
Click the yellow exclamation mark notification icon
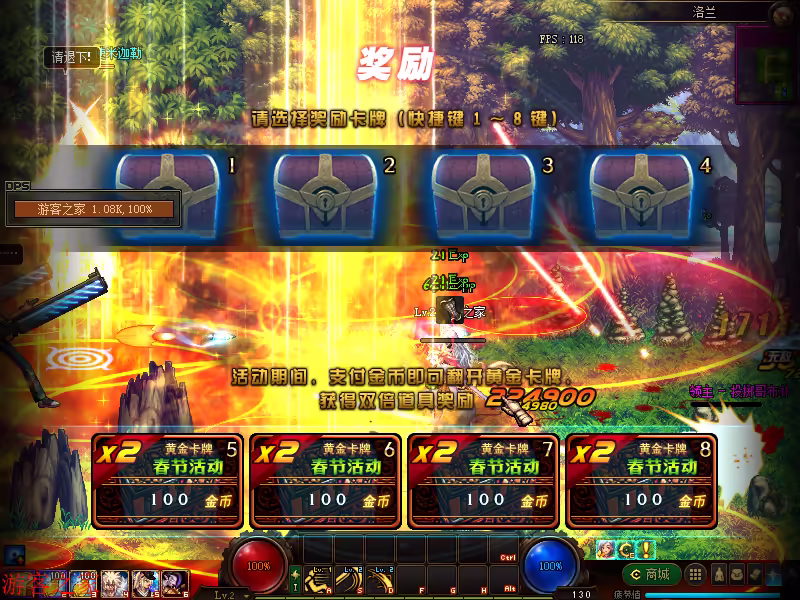[647, 549]
